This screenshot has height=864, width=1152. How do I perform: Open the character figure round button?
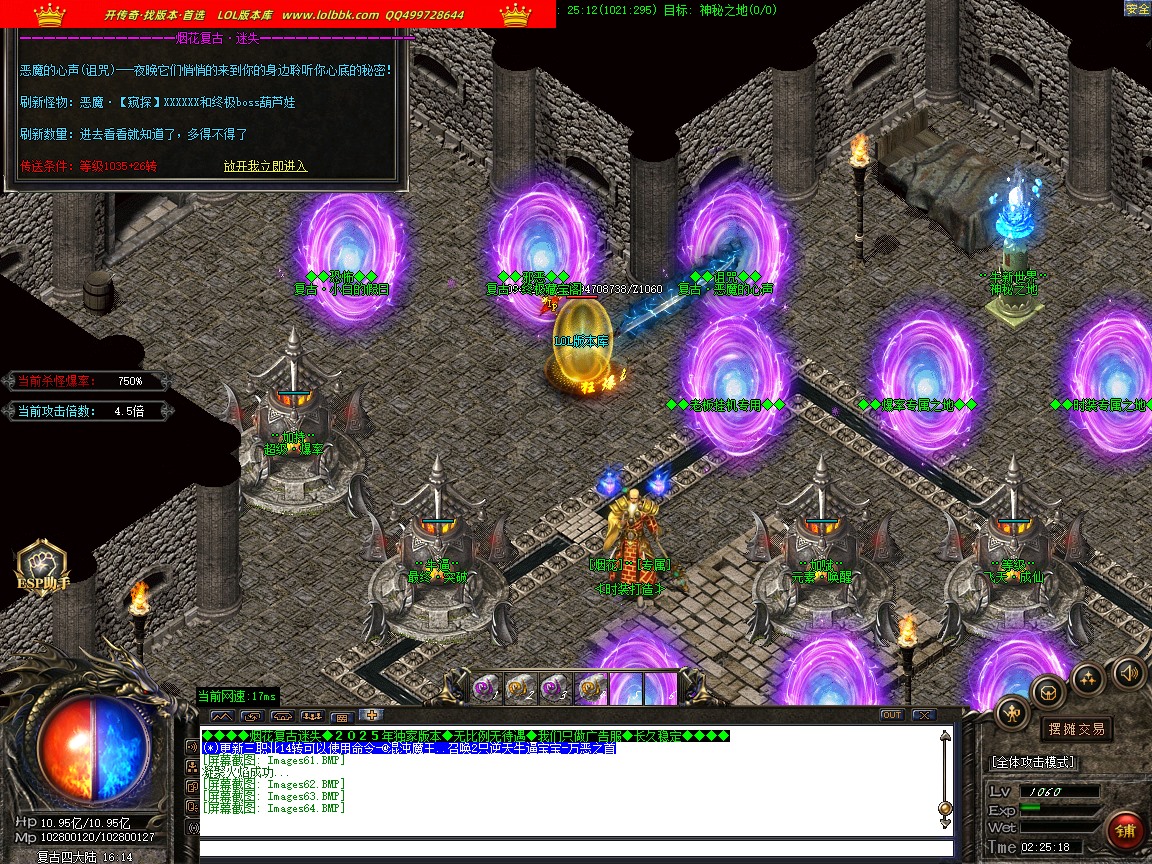coord(1012,713)
